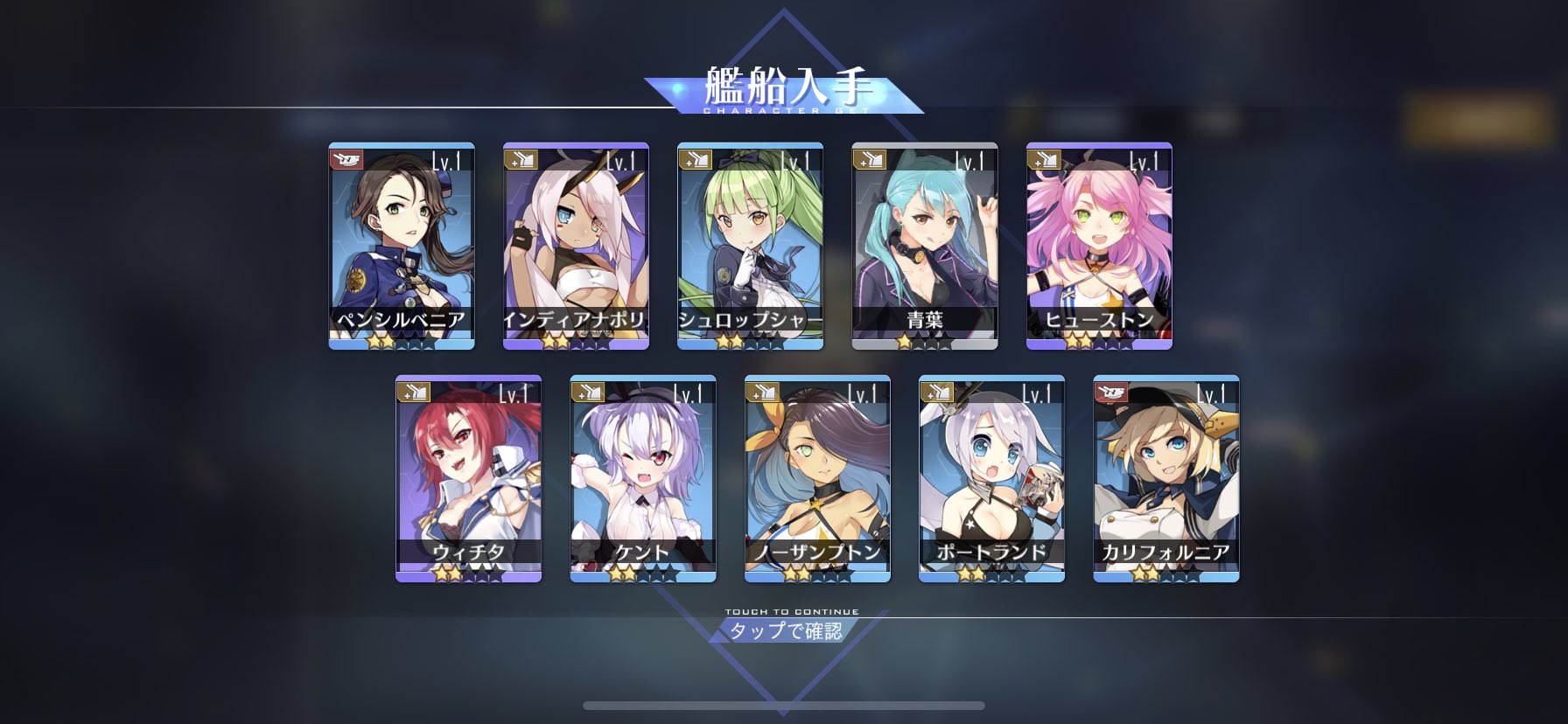Screen dimensions: 1568x724
Task: Select the Aoba character portrait
Action: click(923, 245)
